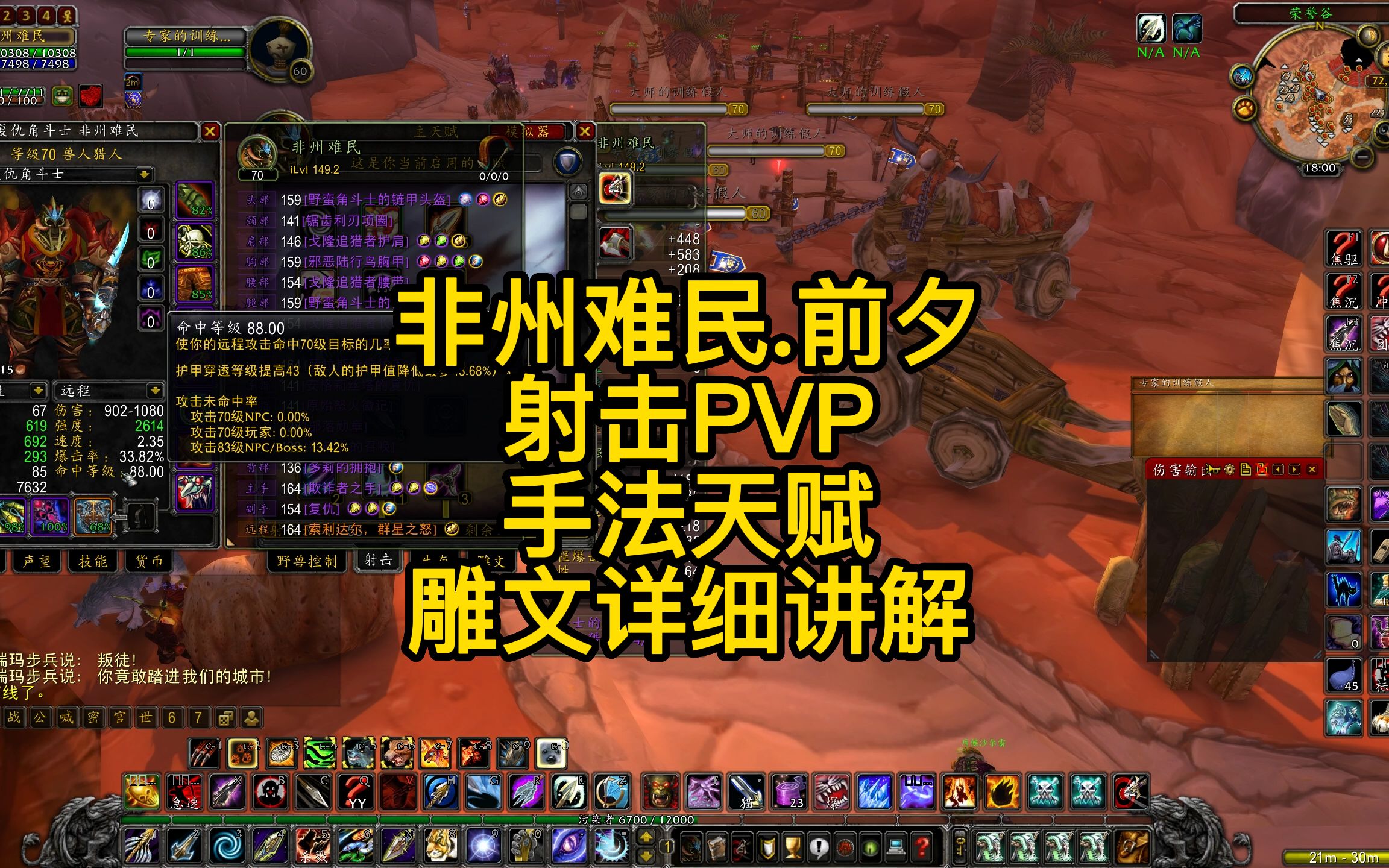Click the wolf pet icon labeled c-5
Viewport: 1389px width, 868px height.
point(359,753)
